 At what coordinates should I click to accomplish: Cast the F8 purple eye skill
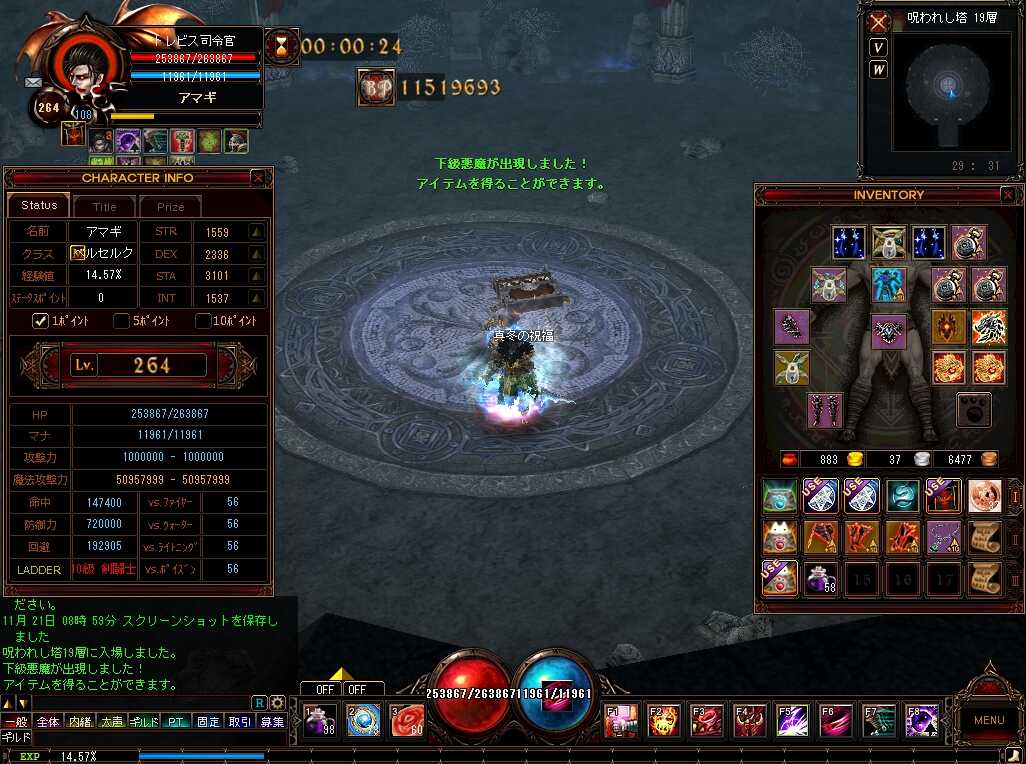point(921,720)
